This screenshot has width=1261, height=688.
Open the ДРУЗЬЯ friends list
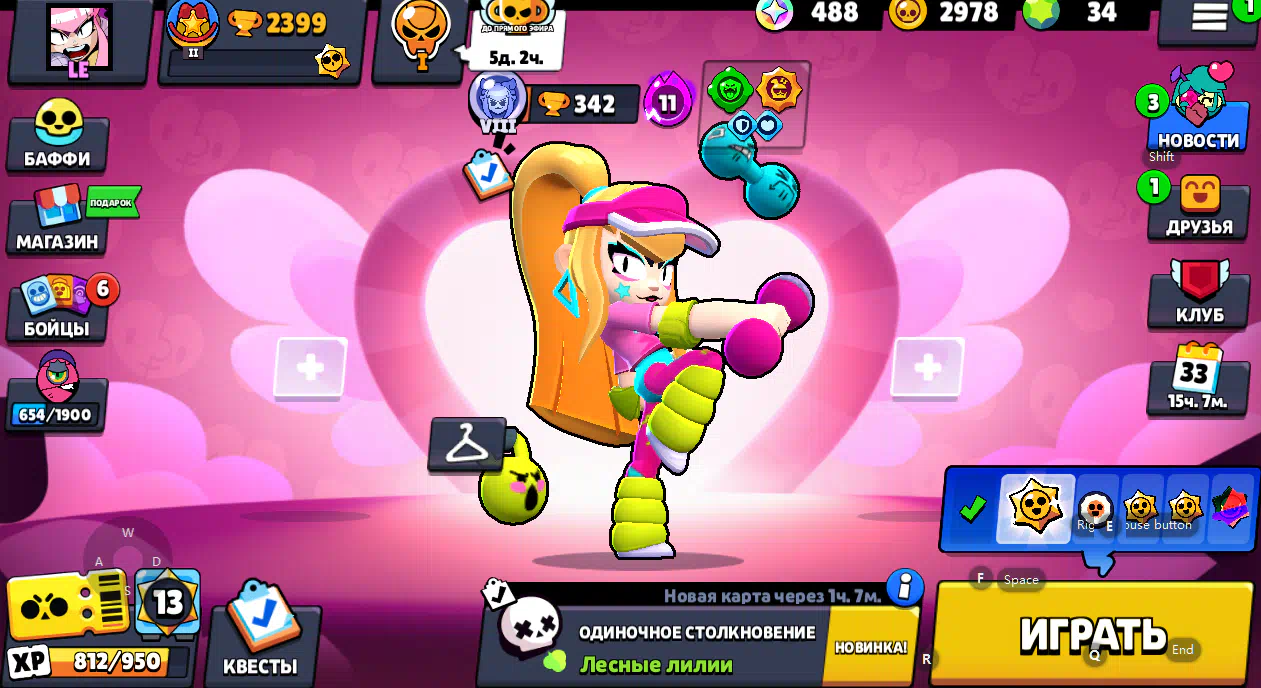(x=1198, y=207)
